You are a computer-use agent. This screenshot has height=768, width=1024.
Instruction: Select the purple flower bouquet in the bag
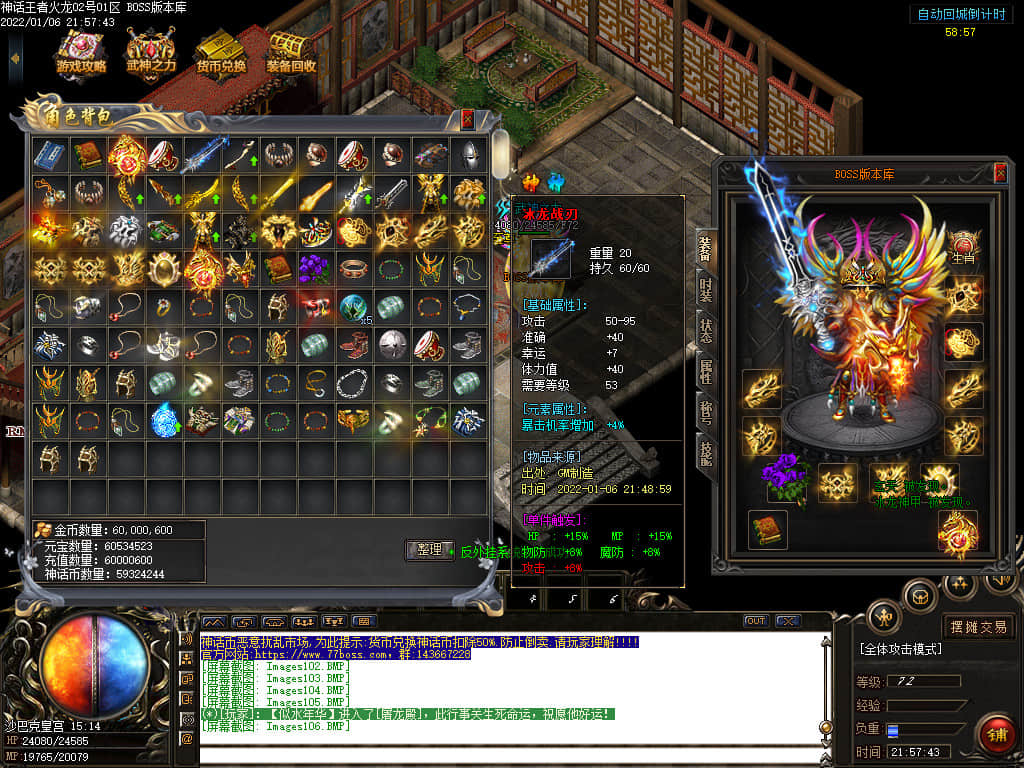(315, 268)
